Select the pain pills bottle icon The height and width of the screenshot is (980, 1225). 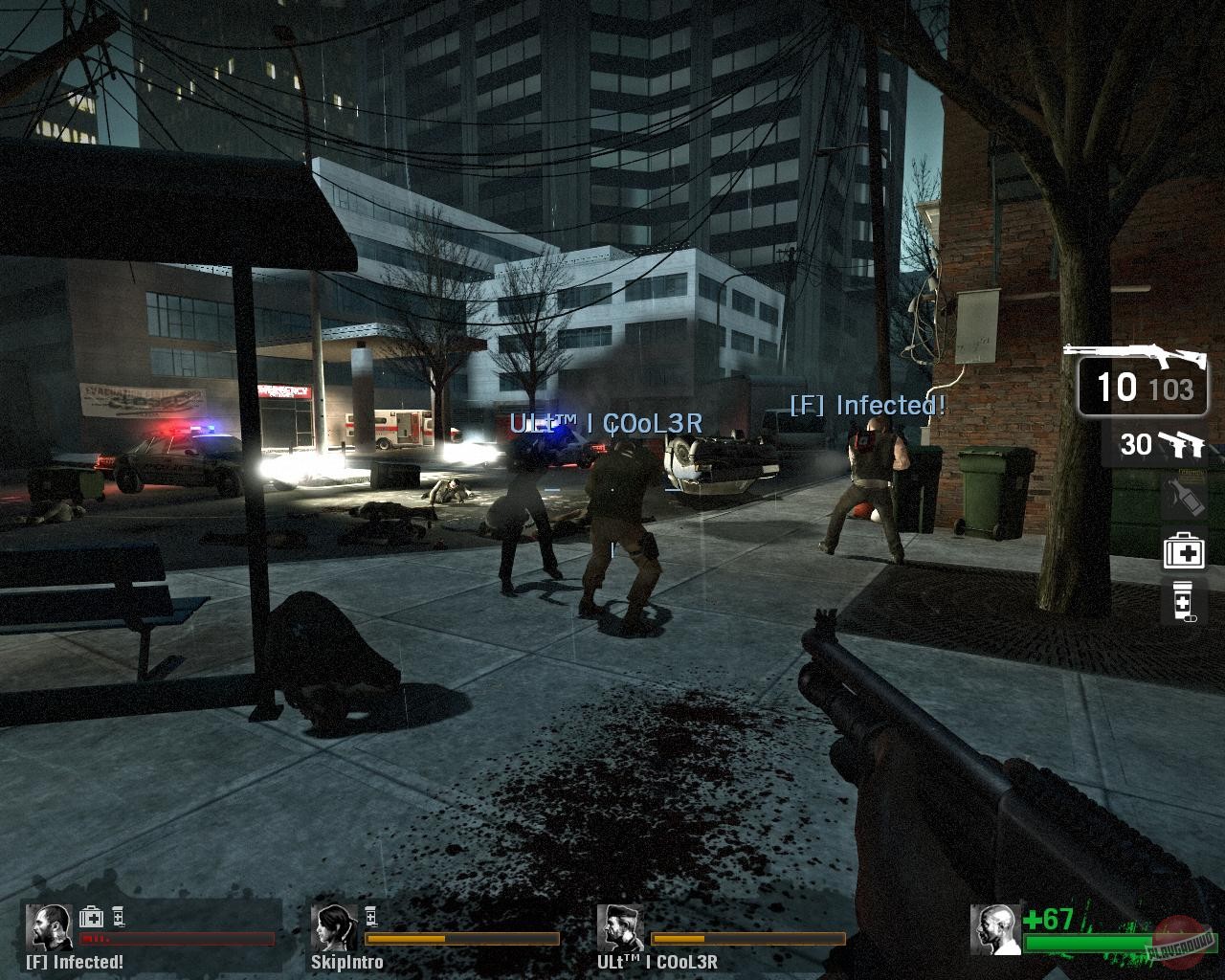1182,600
